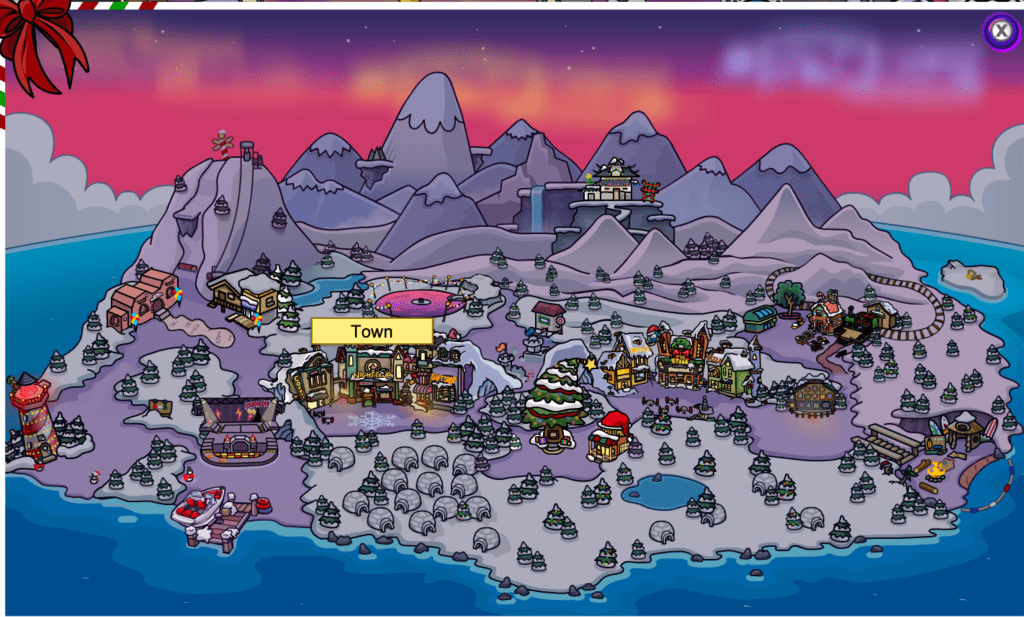Viewport: 1024px width, 617px height.
Task: Open the Ski Lodge location
Action: click(x=245, y=297)
